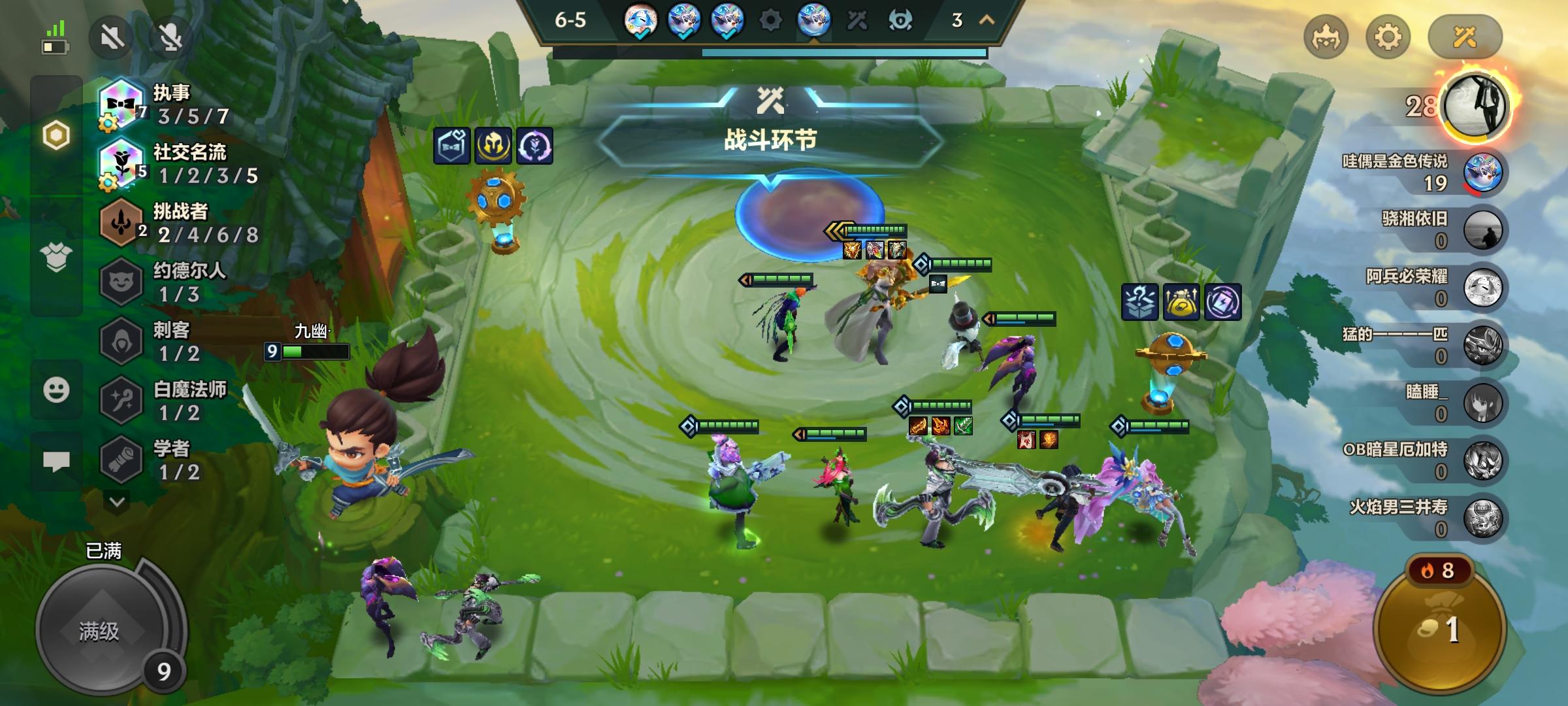Open the armory equipment sidebar icon
Screen dimensions: 1568x706
[x=57, y=258]
